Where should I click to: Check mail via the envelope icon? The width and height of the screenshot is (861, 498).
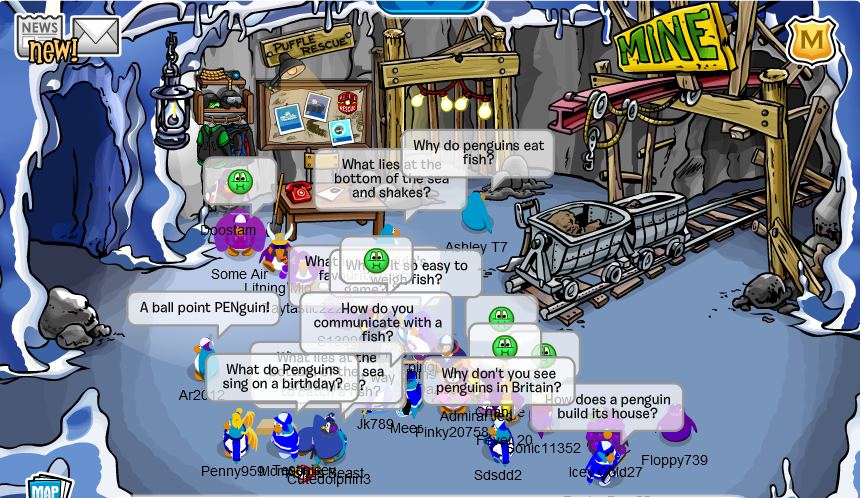[x=96, y=36]
